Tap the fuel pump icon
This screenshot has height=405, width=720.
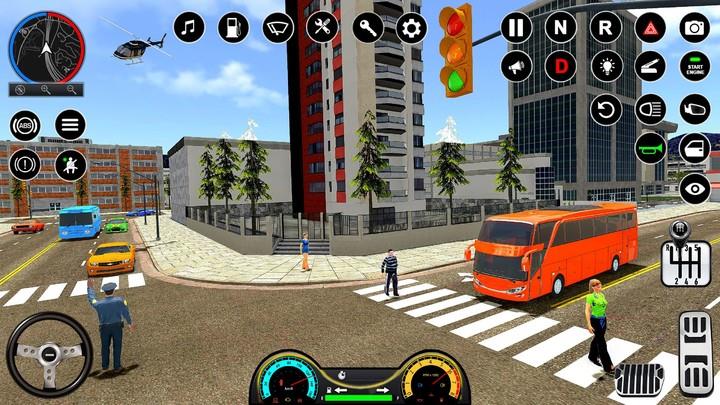pyautogui.click(x=233, y=27)
